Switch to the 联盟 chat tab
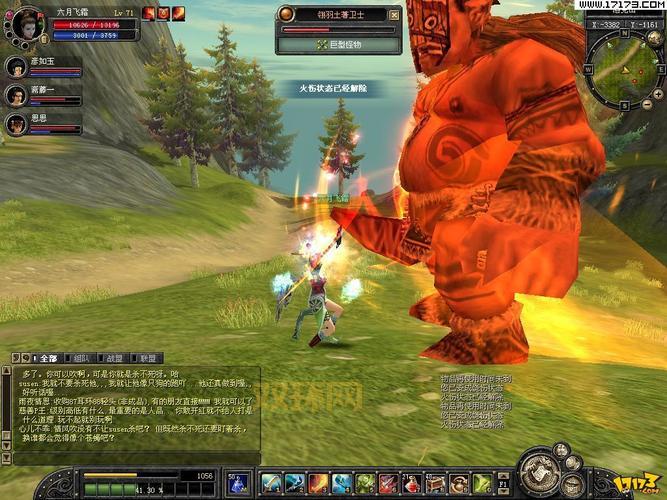The image size is (667, 500). pos(147,357)
